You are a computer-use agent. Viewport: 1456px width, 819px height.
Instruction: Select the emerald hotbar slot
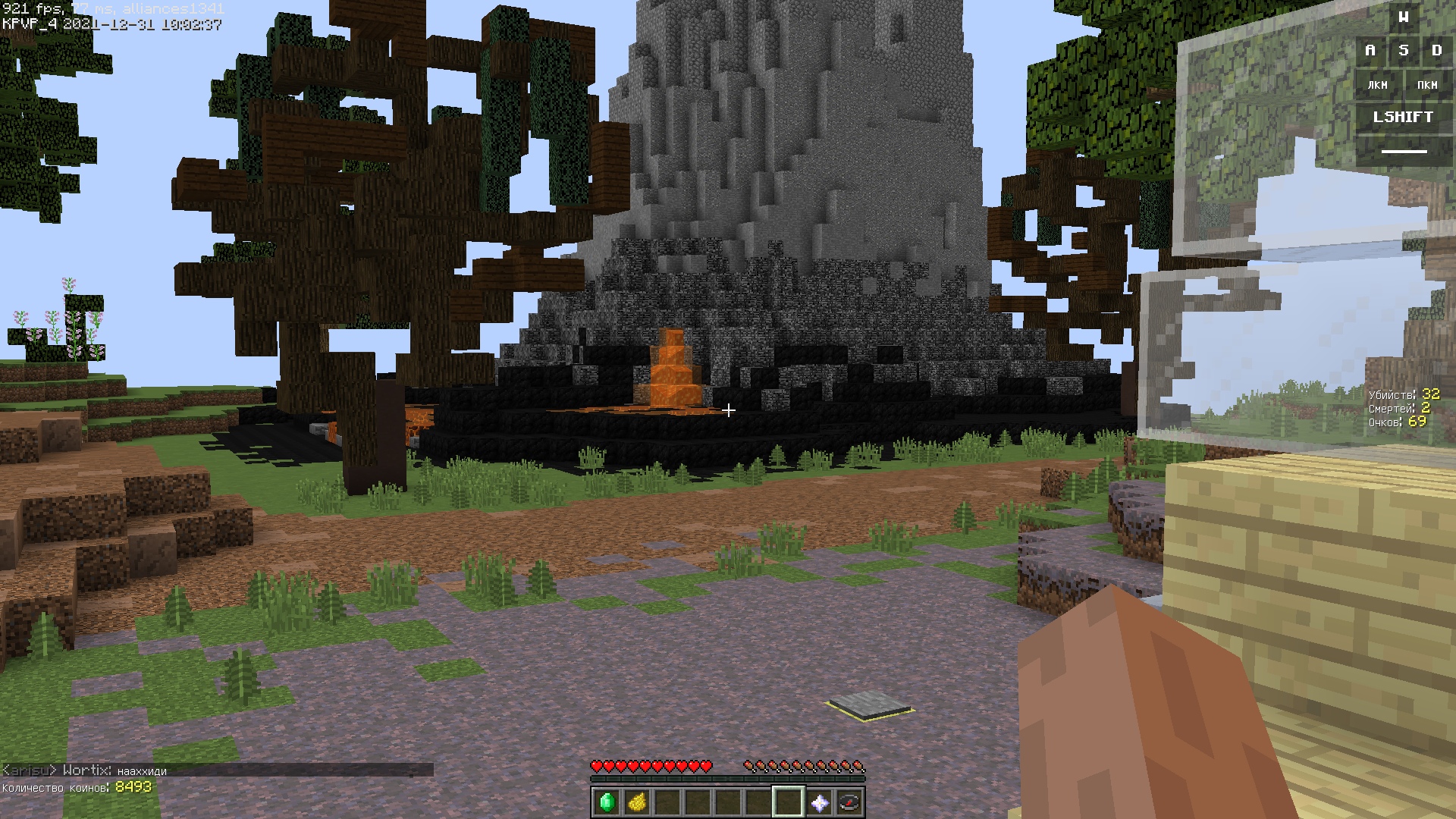(x=607, y=802)
